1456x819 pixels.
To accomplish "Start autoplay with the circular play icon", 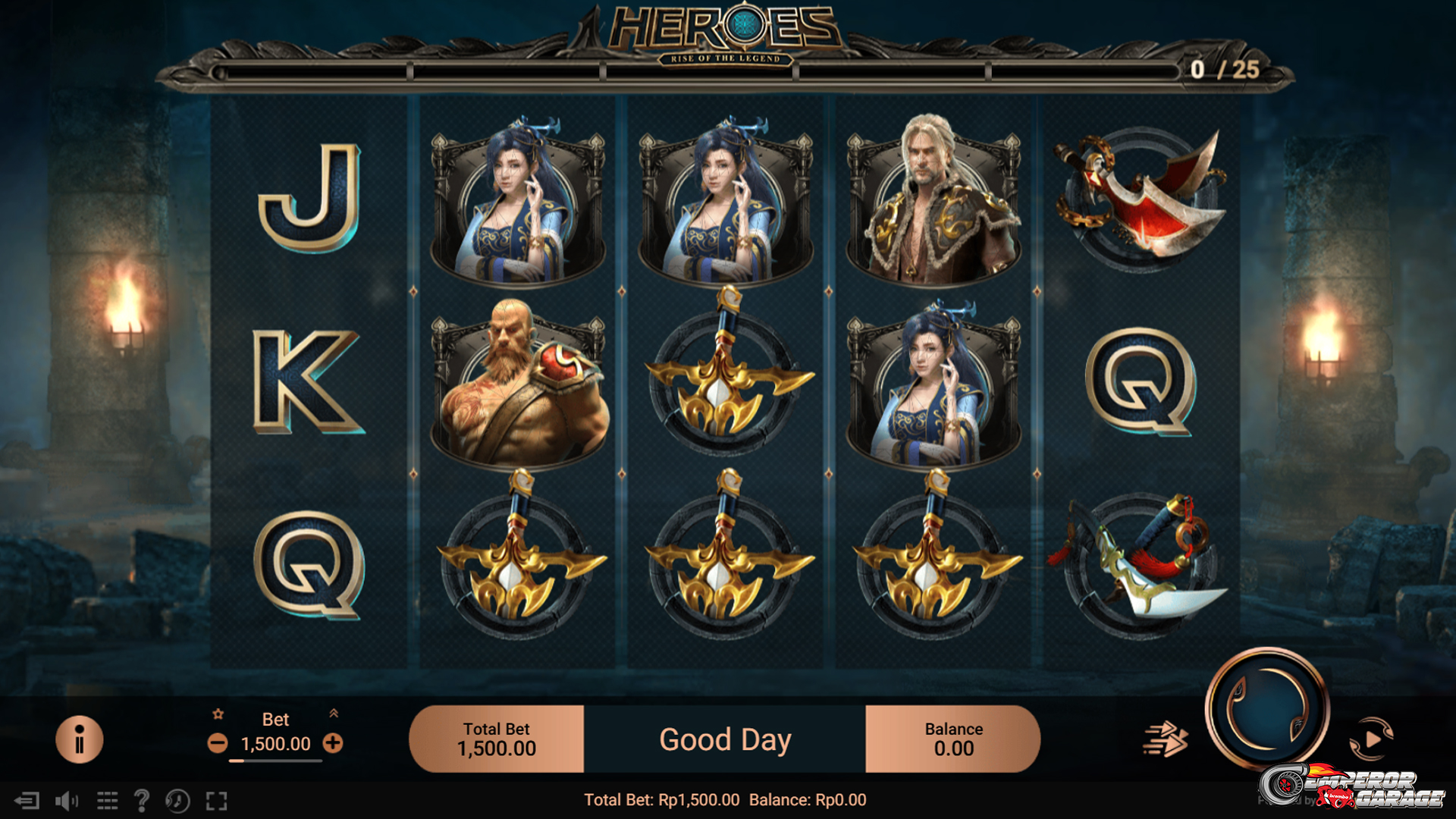I will pos(1372,739).
